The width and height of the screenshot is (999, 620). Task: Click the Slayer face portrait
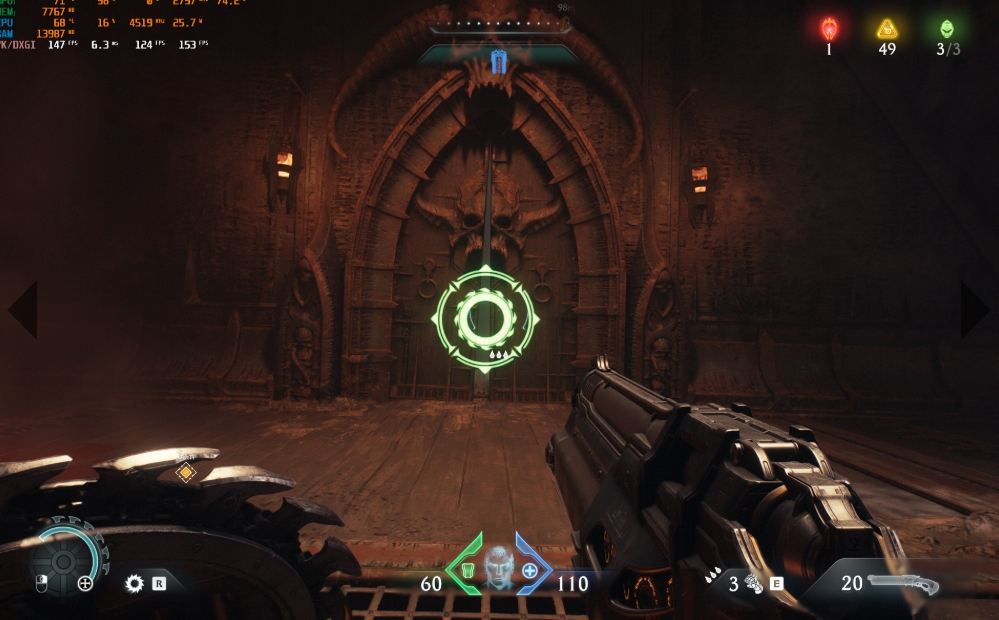click(x=499, y=567)
